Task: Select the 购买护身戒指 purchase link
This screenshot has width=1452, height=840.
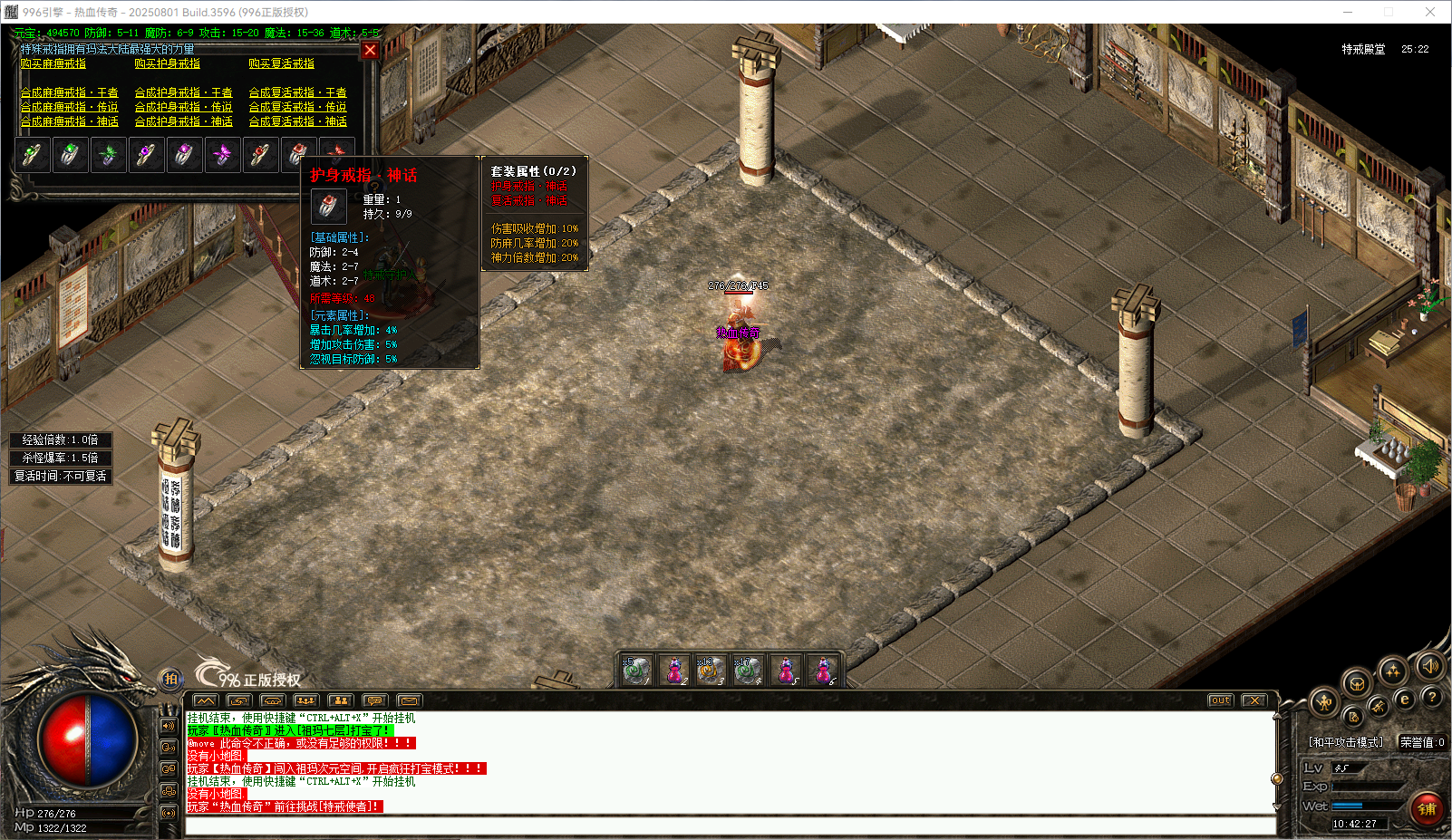Action: [x=168, y=64]
